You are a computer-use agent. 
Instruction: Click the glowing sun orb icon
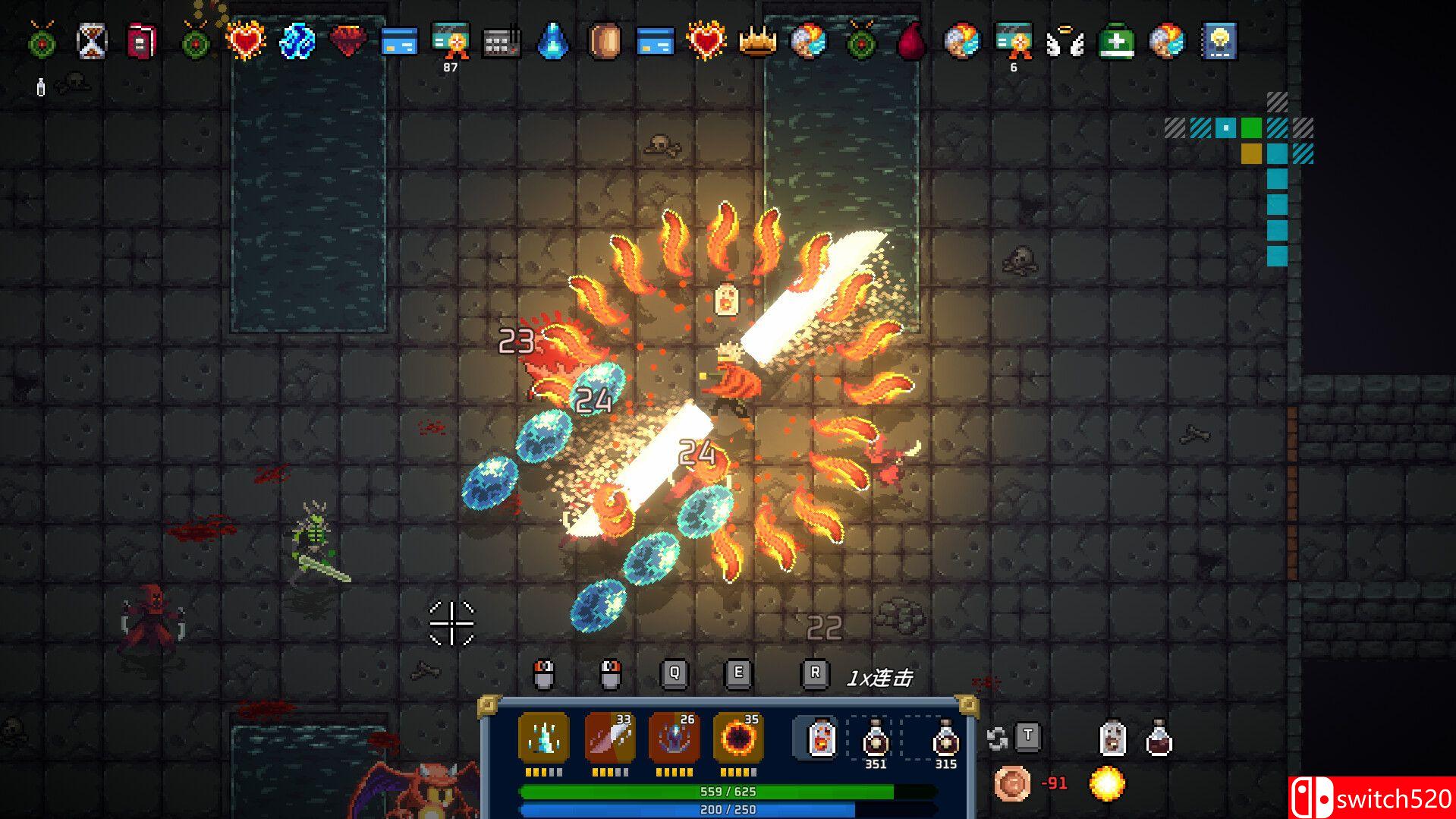(x=1107, y=783)
